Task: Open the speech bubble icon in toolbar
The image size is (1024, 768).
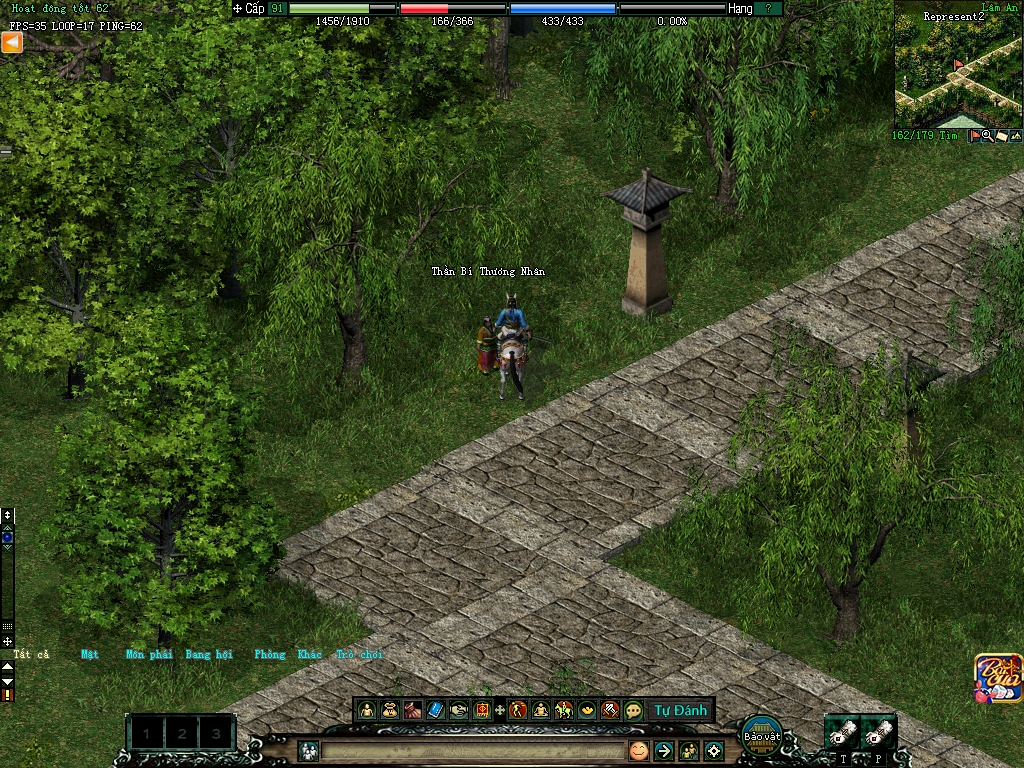Action: pyautogui.click(x=633, y=710)
